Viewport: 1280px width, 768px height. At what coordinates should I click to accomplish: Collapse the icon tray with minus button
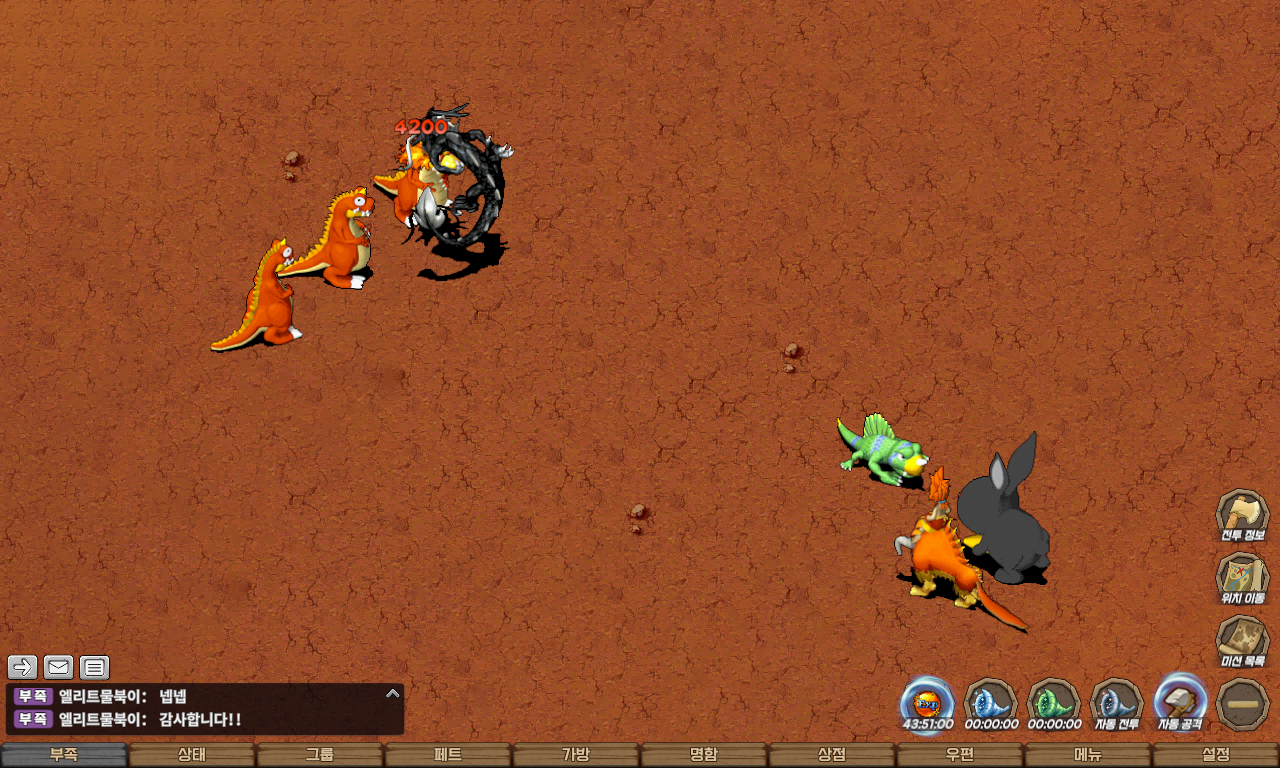pos(1243,704)
